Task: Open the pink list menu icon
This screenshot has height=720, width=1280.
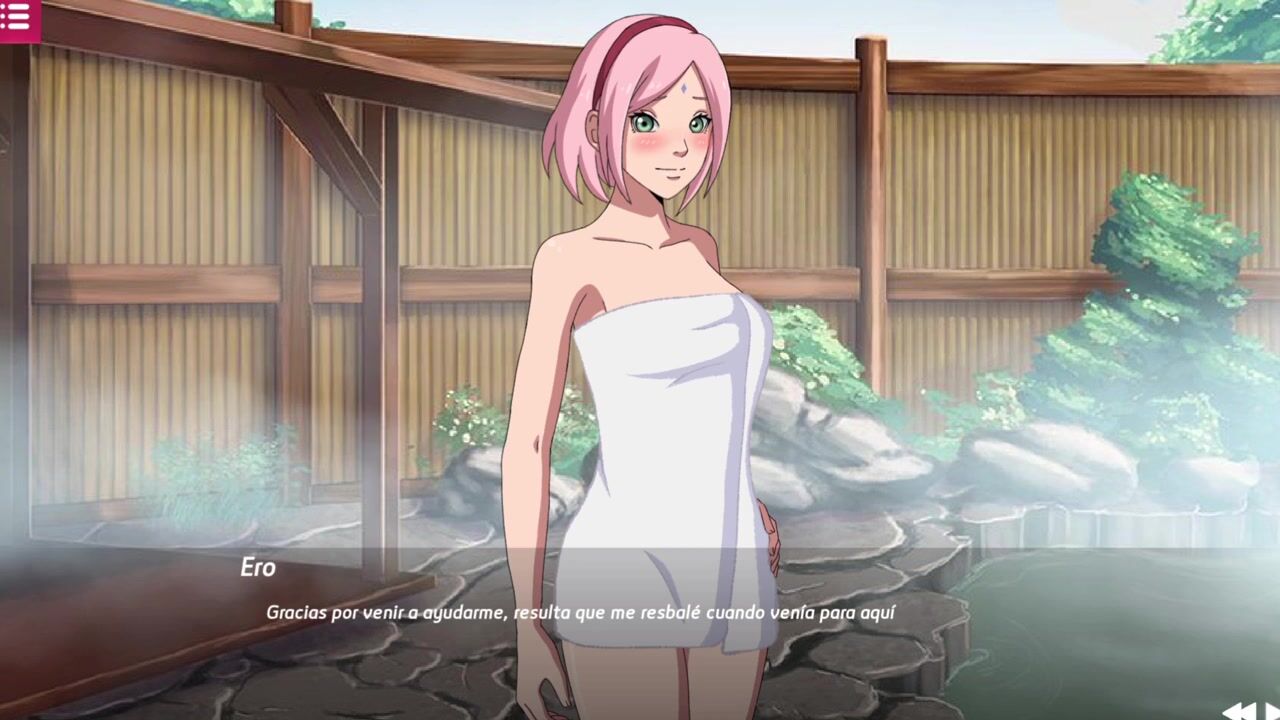Action: click(17, 17)
